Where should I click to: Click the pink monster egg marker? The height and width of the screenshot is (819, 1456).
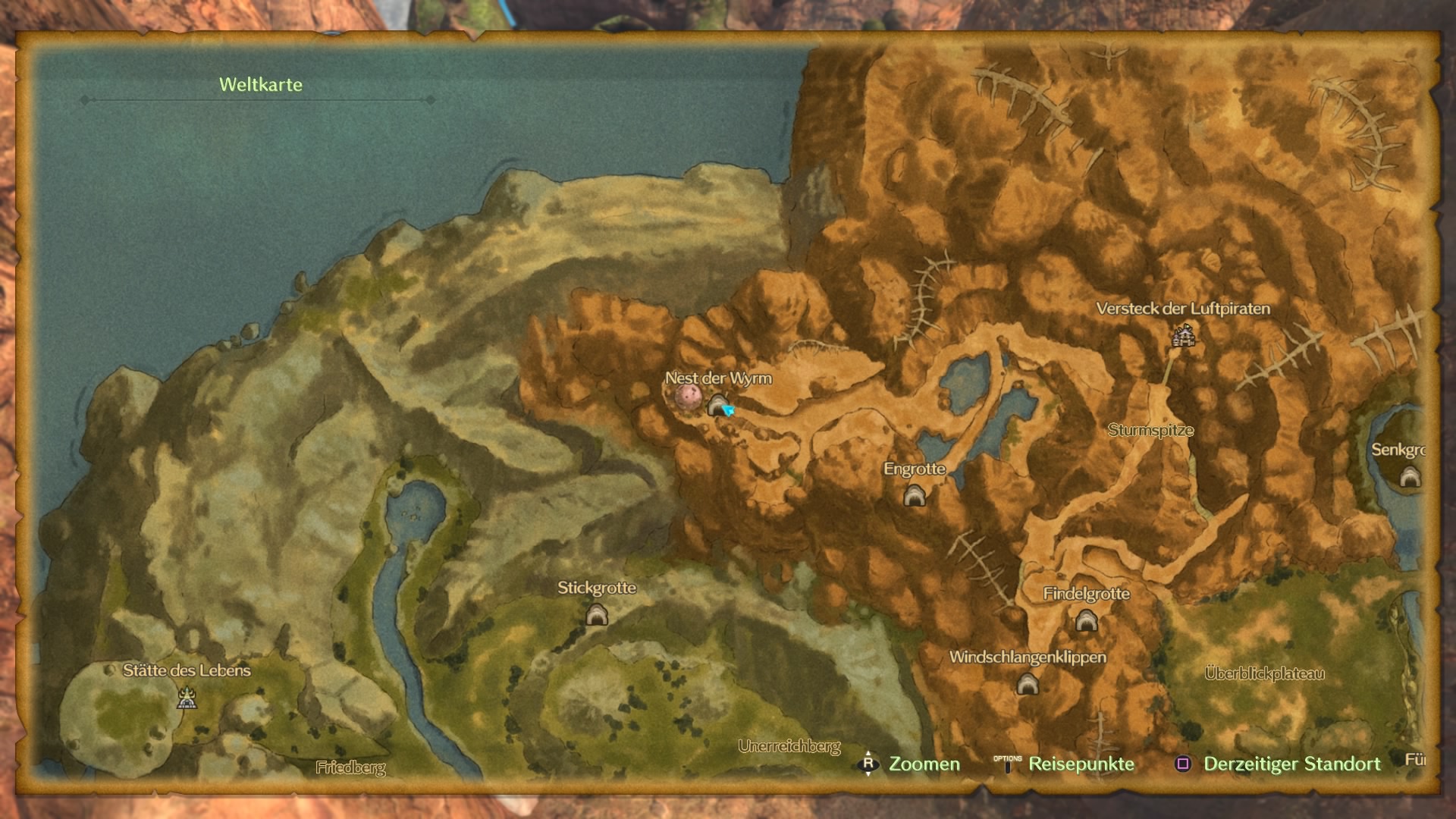pyautogui.click(x=688, y=396)
